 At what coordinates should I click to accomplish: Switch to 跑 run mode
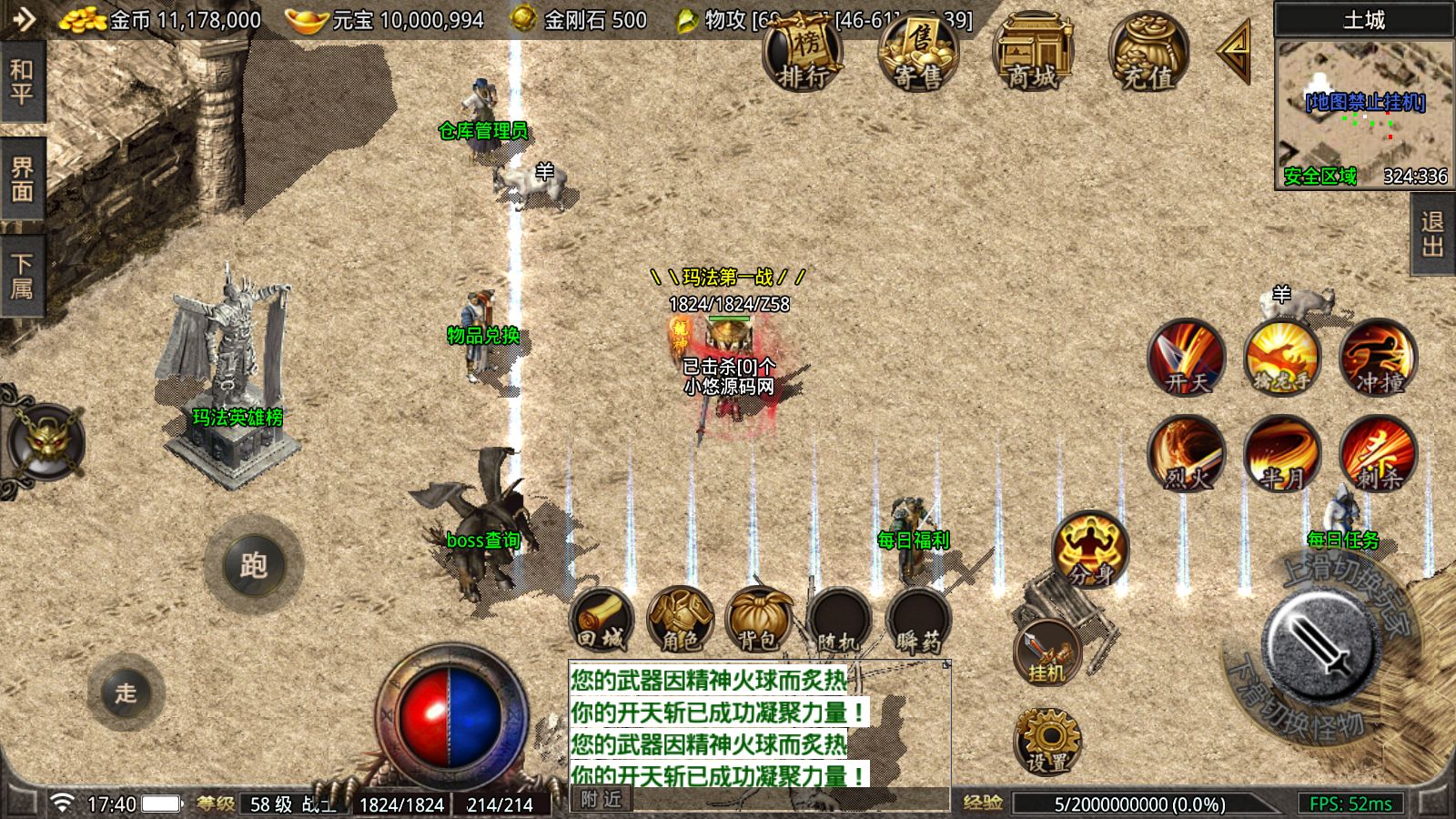coord(253,565)
